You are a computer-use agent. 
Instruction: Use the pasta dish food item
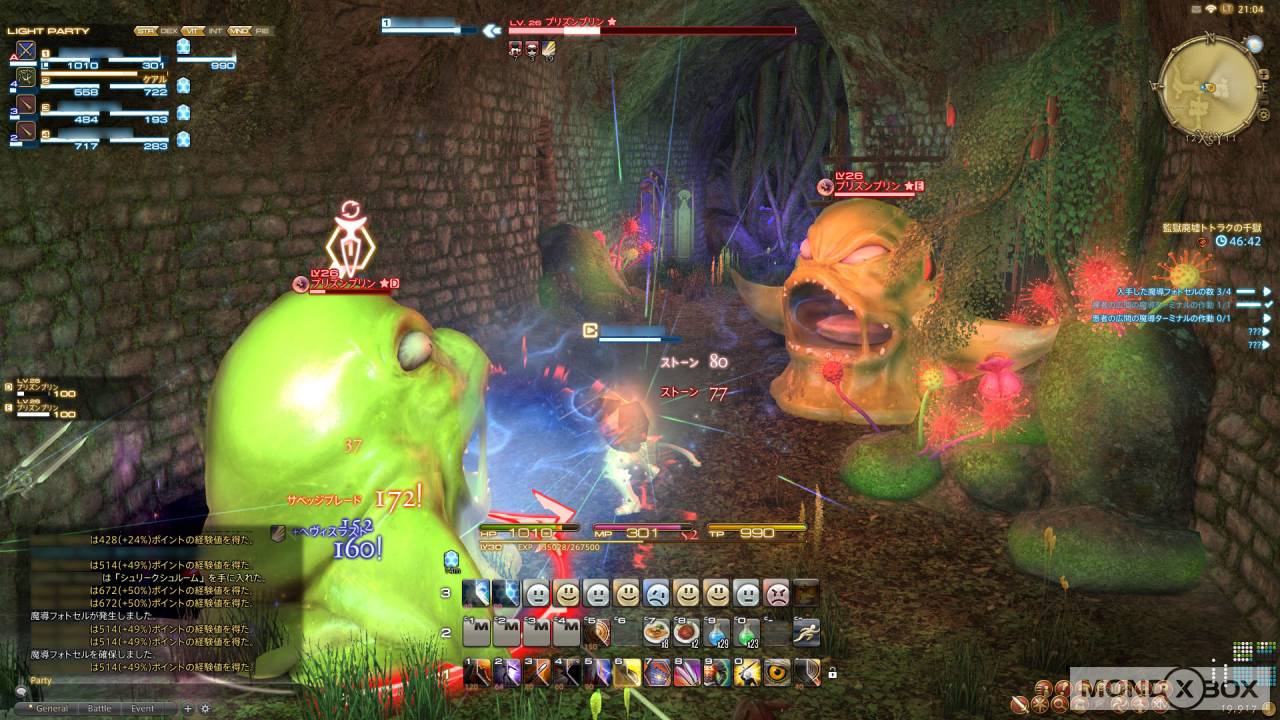coord(657,632)
